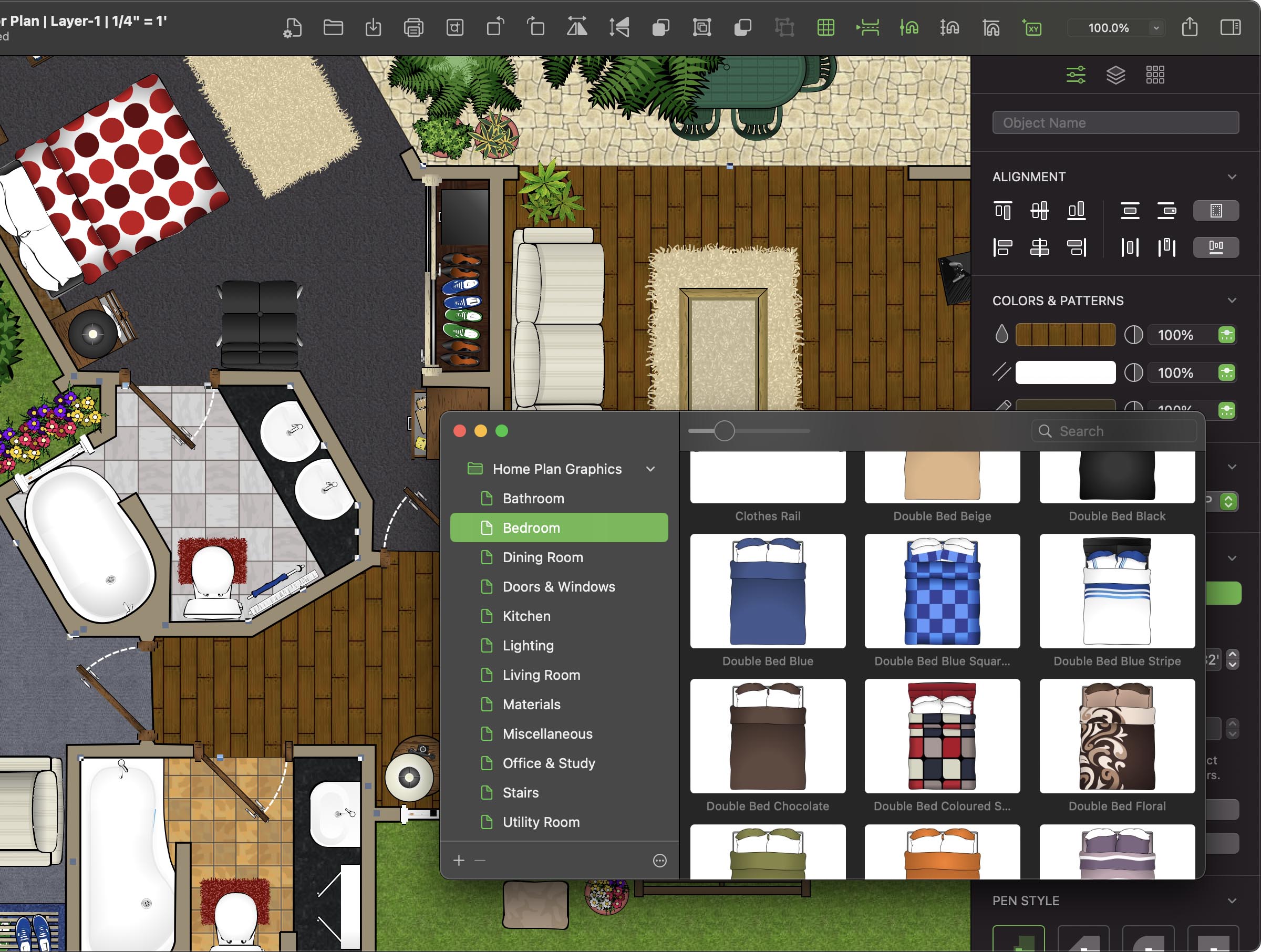Open the Dining Room category
Viewport: 1261px width, 952px height.
(x=542, y=557)
